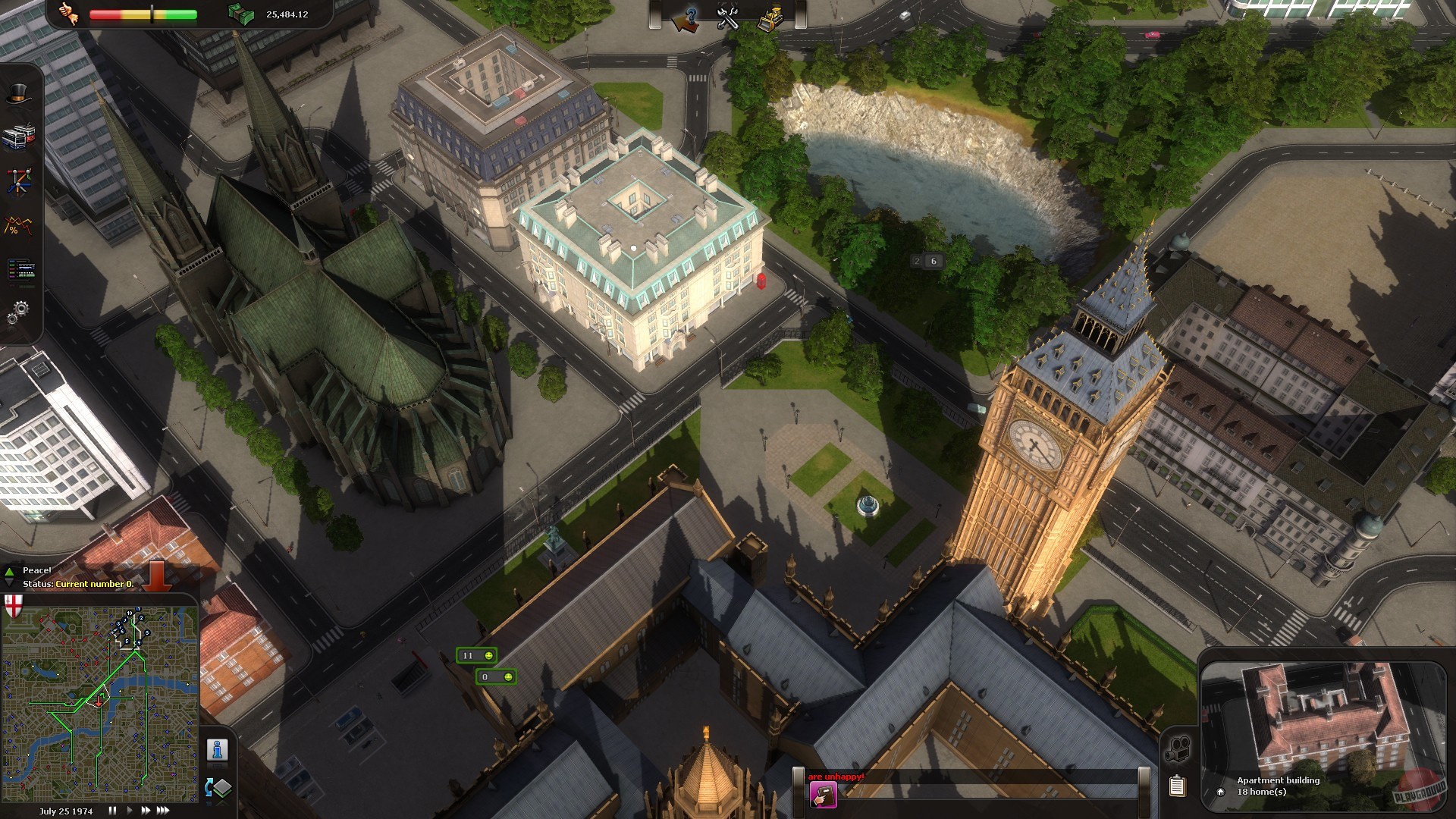Open the gear settings menu
Screen dimensions: 1456x819
19,311
